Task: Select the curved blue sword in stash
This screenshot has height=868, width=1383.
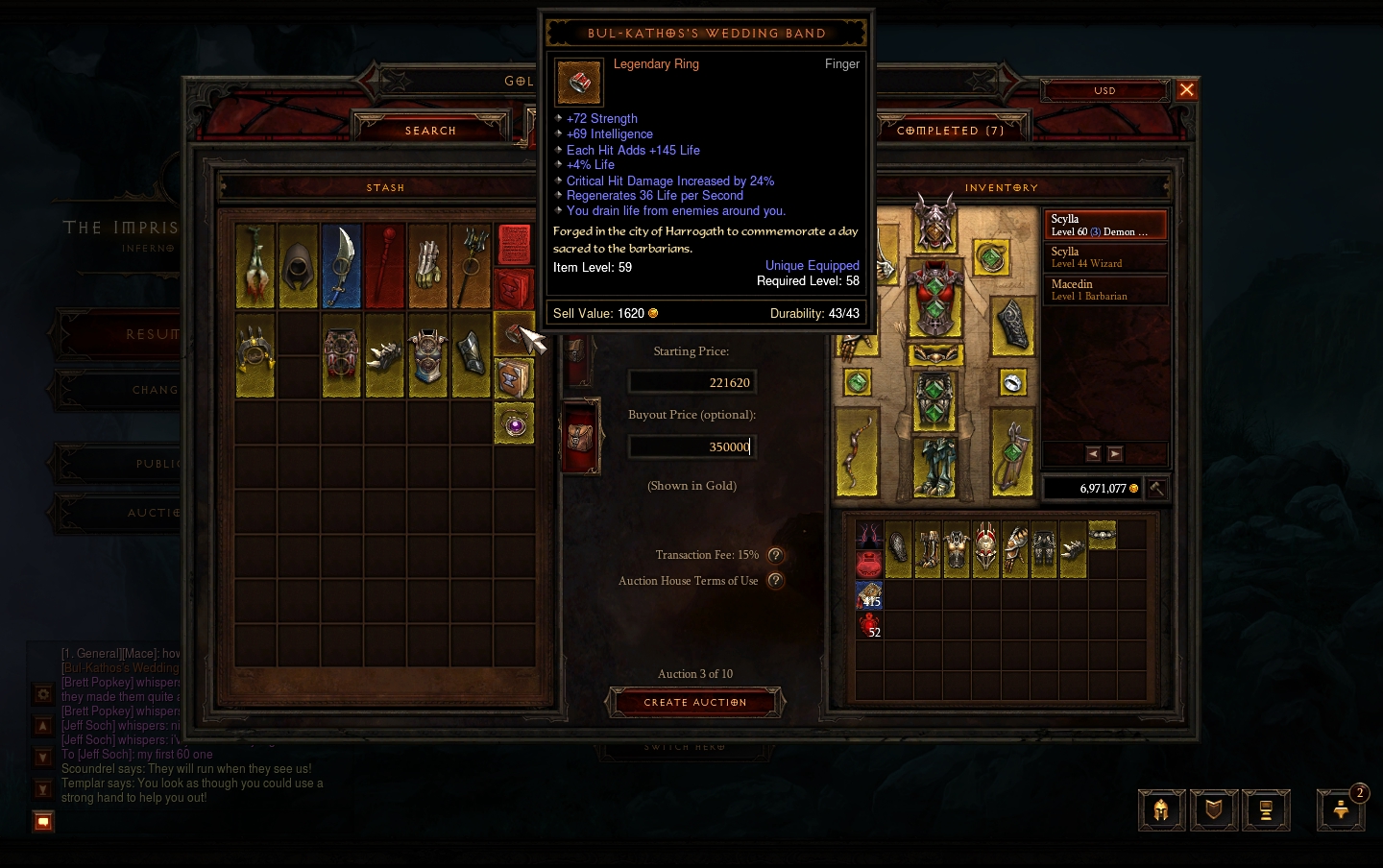Action: 341,266
